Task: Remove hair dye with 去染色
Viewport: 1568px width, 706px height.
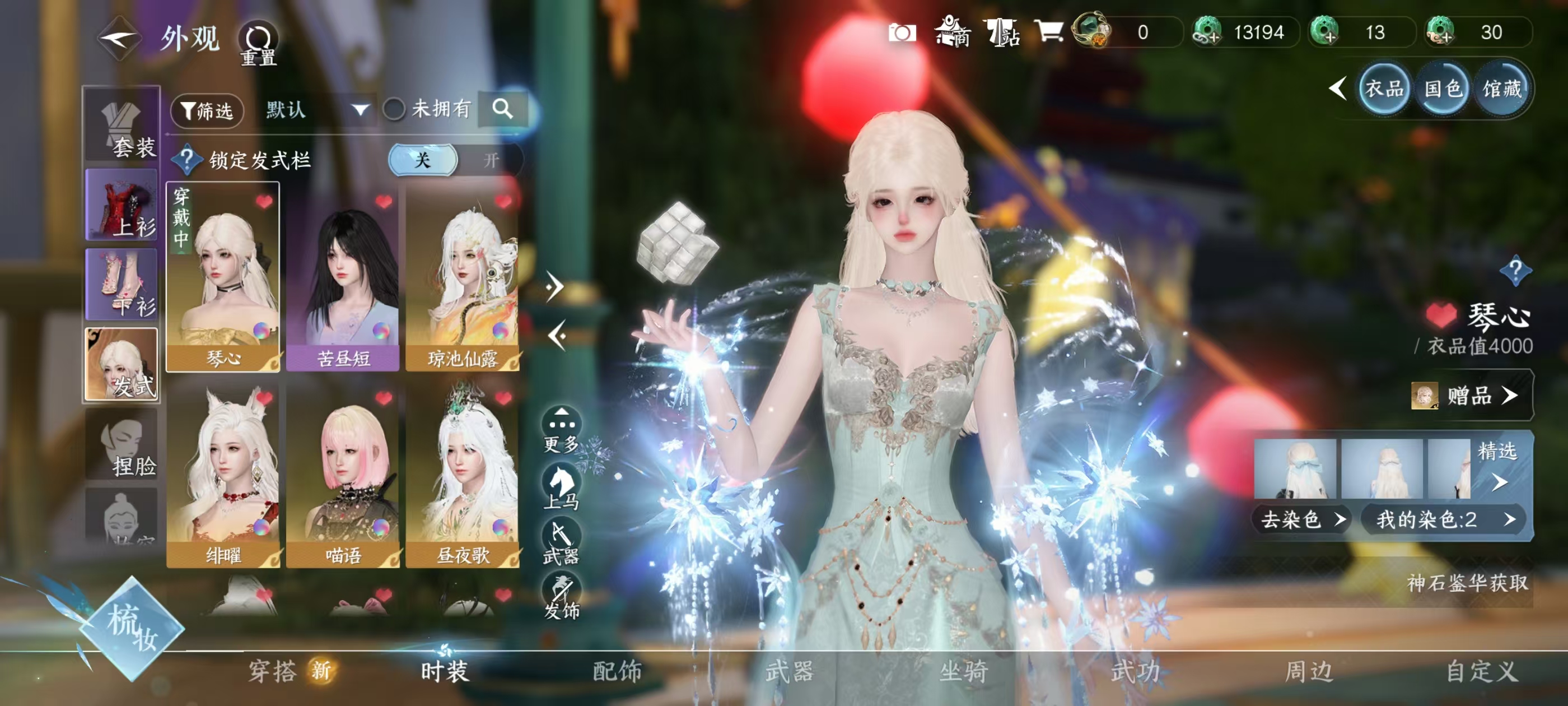Action: [1301, 519]
